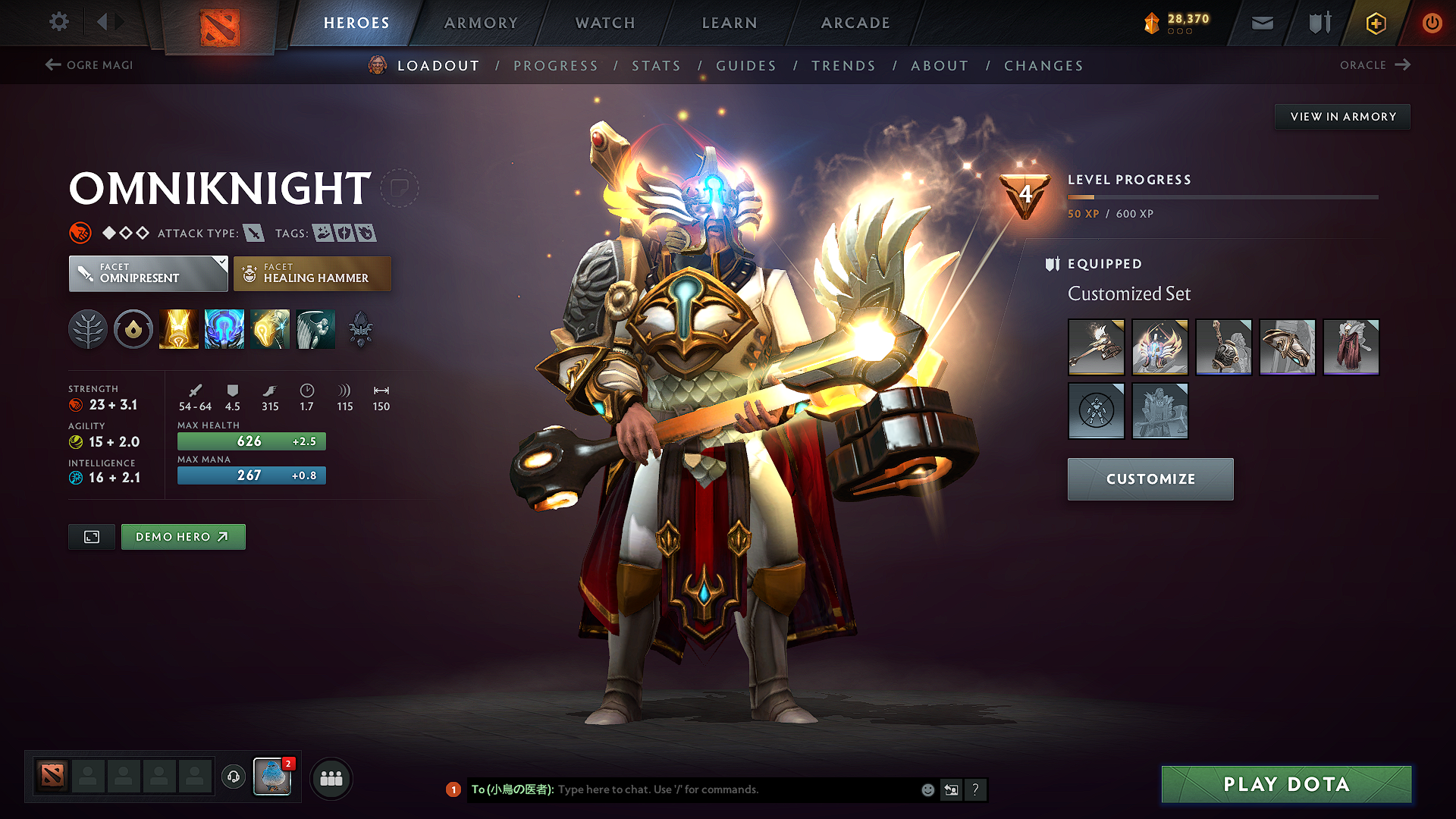Click the Guardian Angel ultimate icon
The image size is (1456, 819).
(315, 329)
